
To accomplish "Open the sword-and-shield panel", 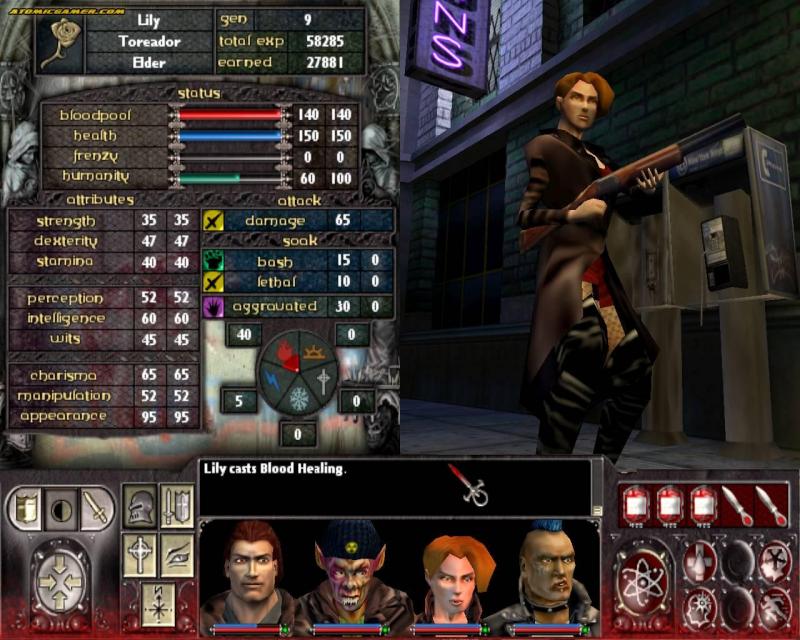I will point(177,507).
